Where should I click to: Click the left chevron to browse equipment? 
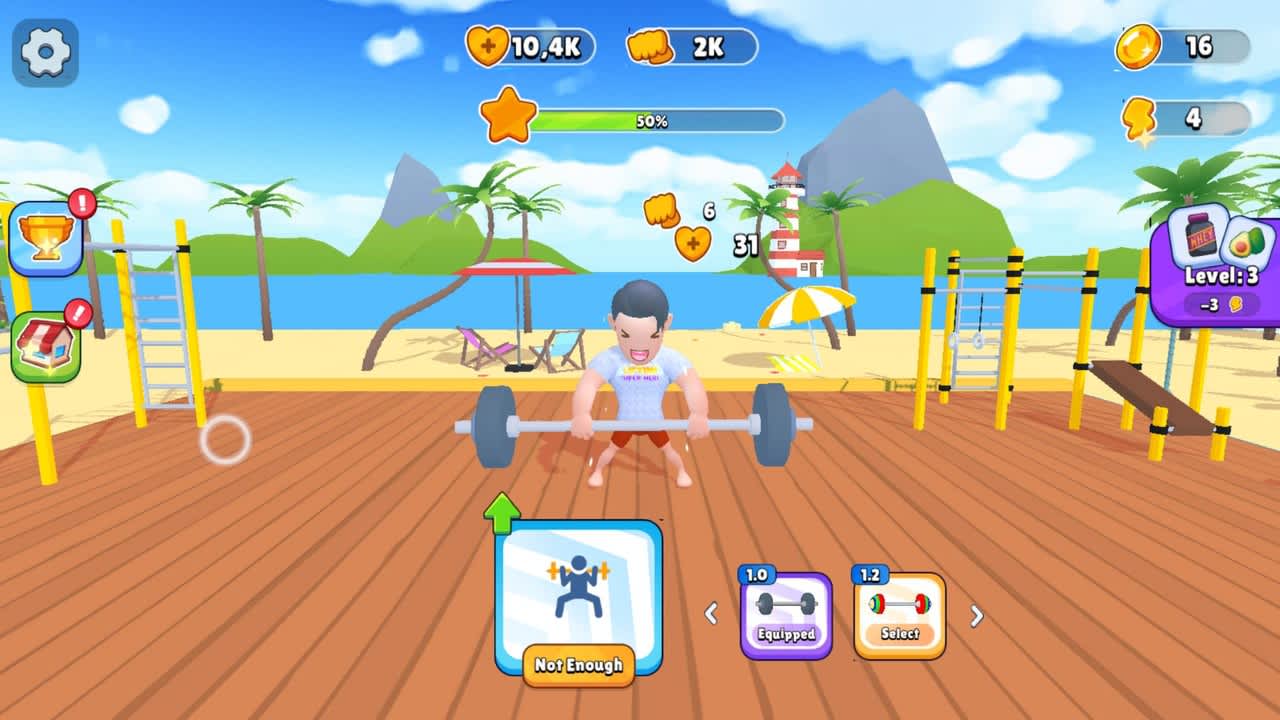[x=713, y=612]
